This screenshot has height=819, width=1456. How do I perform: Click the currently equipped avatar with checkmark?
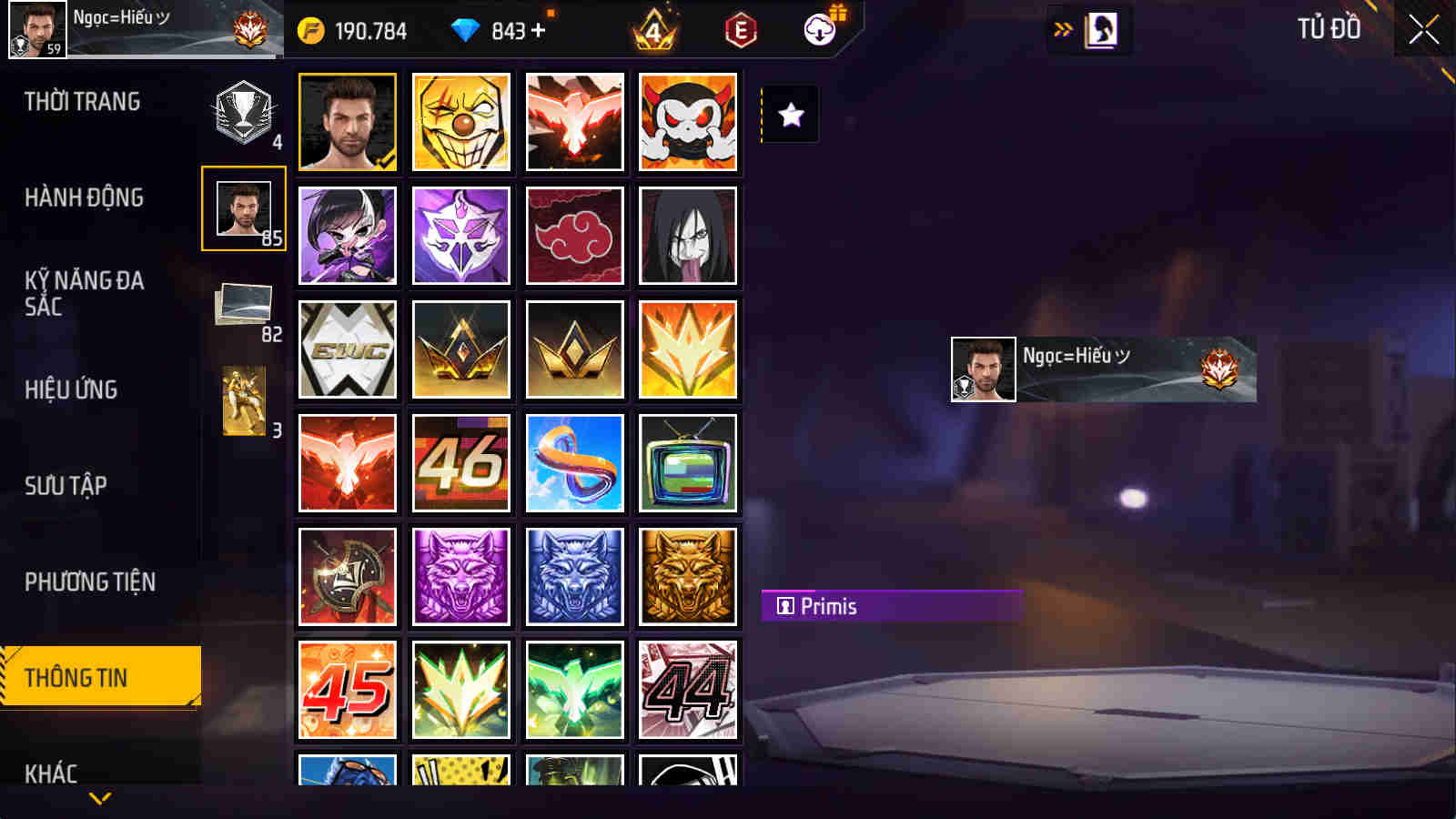(x=348, y=121)
